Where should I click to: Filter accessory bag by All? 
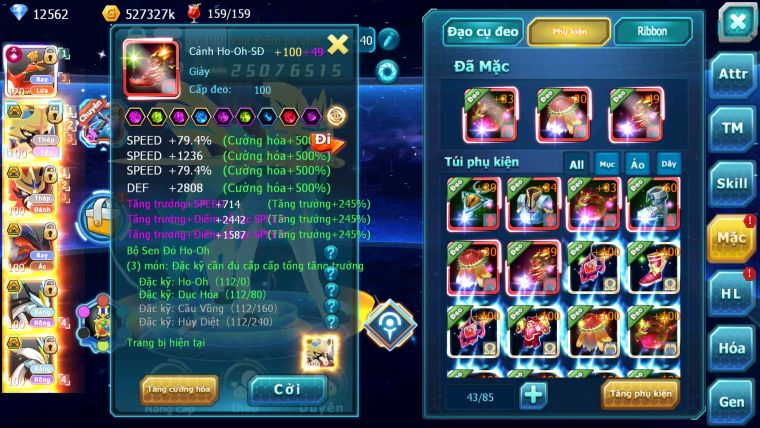point(577,164)
